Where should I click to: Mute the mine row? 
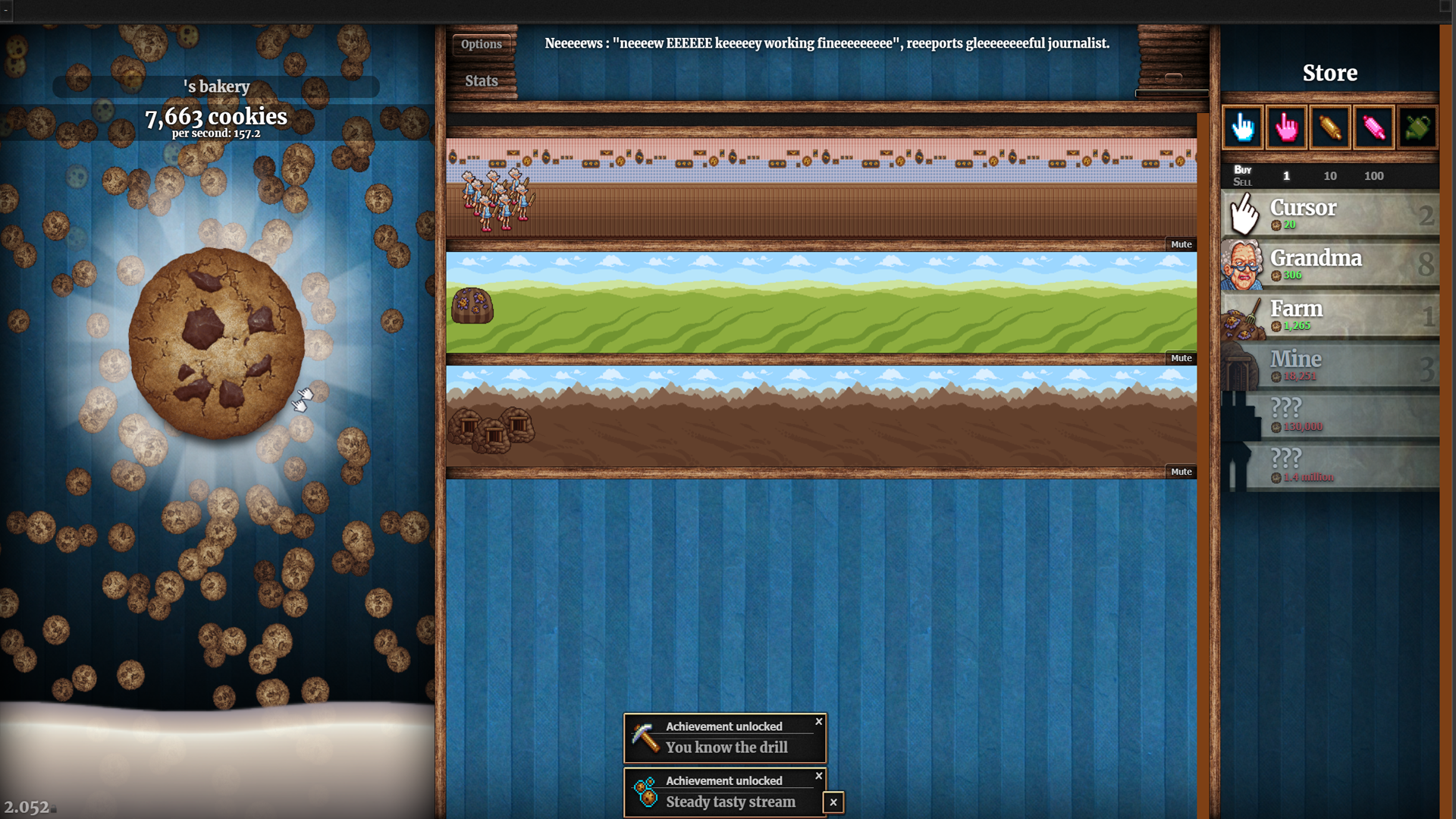pos(1181,471)
